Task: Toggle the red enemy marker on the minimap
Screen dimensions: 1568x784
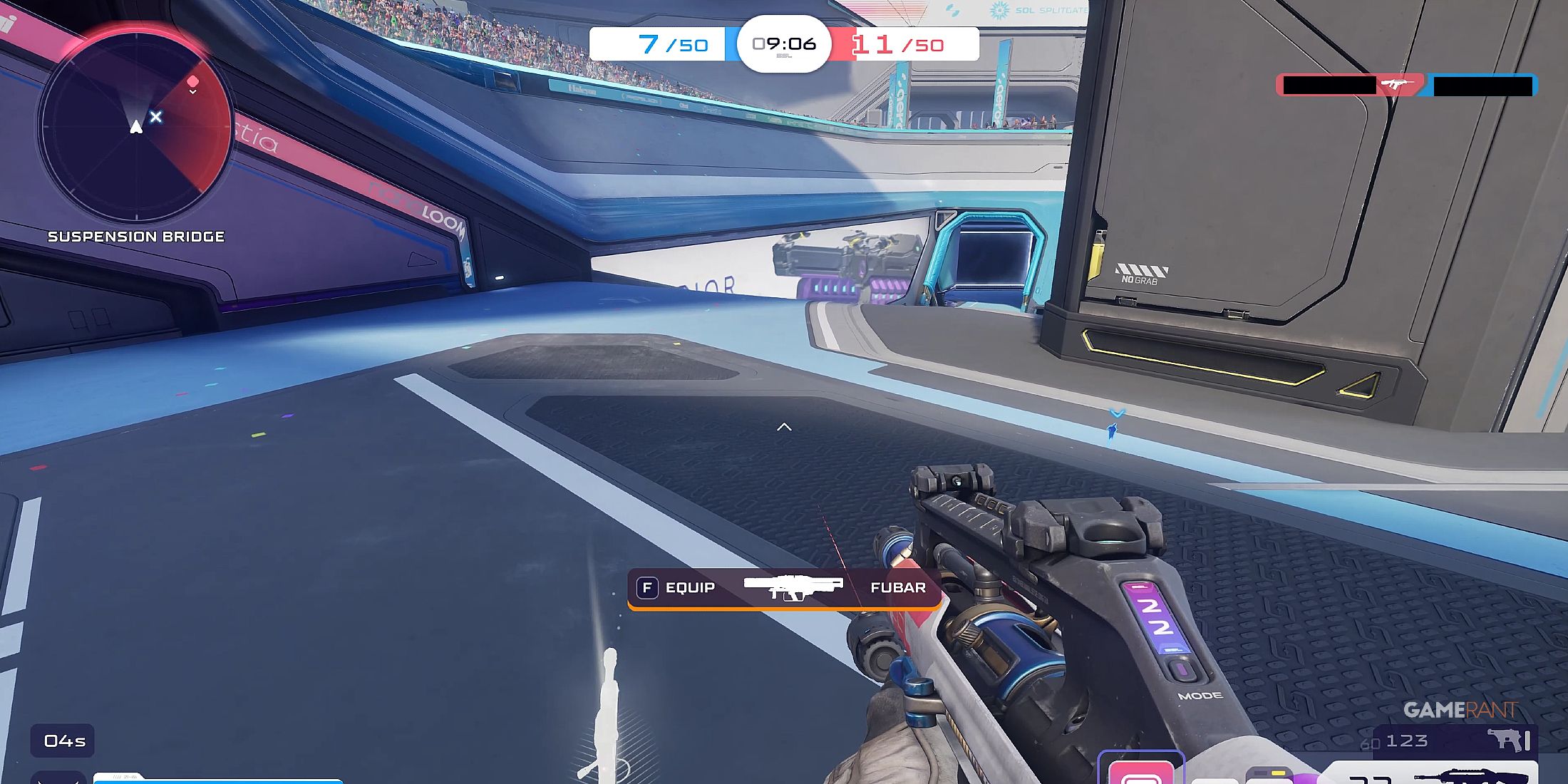Action: point(192,81)
